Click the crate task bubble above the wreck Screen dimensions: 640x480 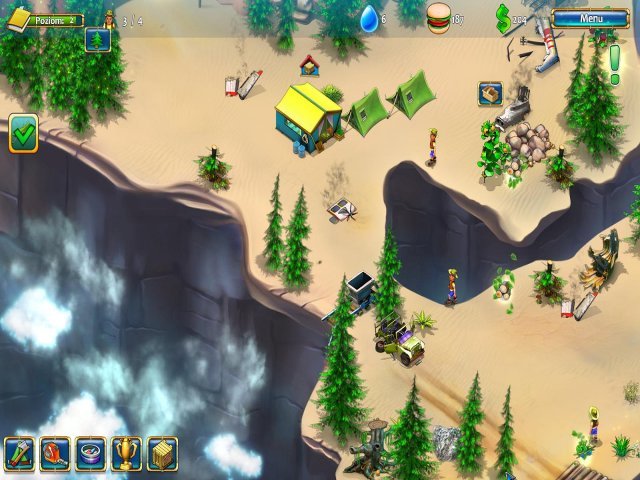tap(490, 93)
